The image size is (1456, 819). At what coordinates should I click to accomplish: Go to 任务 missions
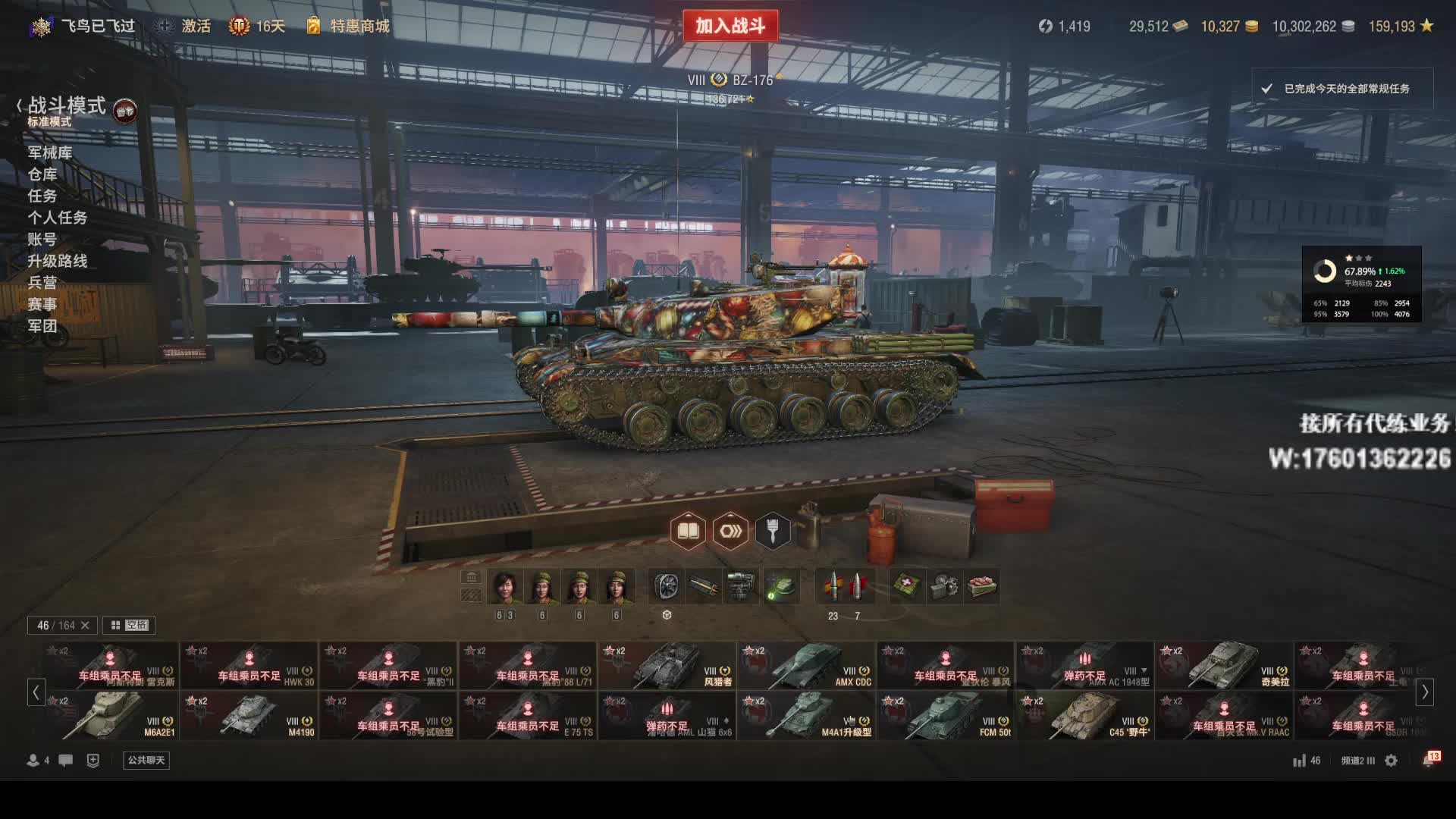point(42,196)
